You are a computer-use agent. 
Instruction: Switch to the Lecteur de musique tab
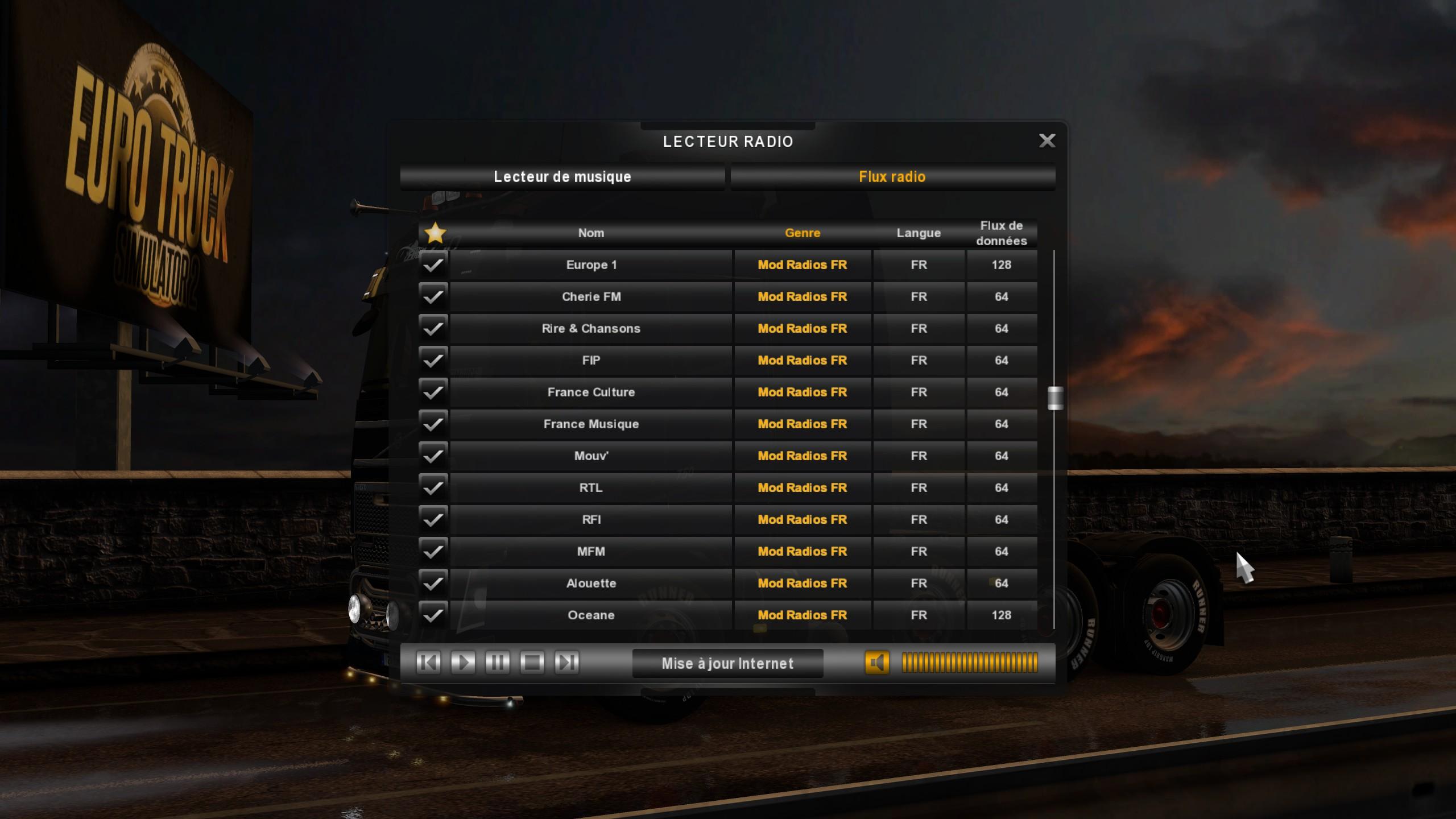coord(562,177)
